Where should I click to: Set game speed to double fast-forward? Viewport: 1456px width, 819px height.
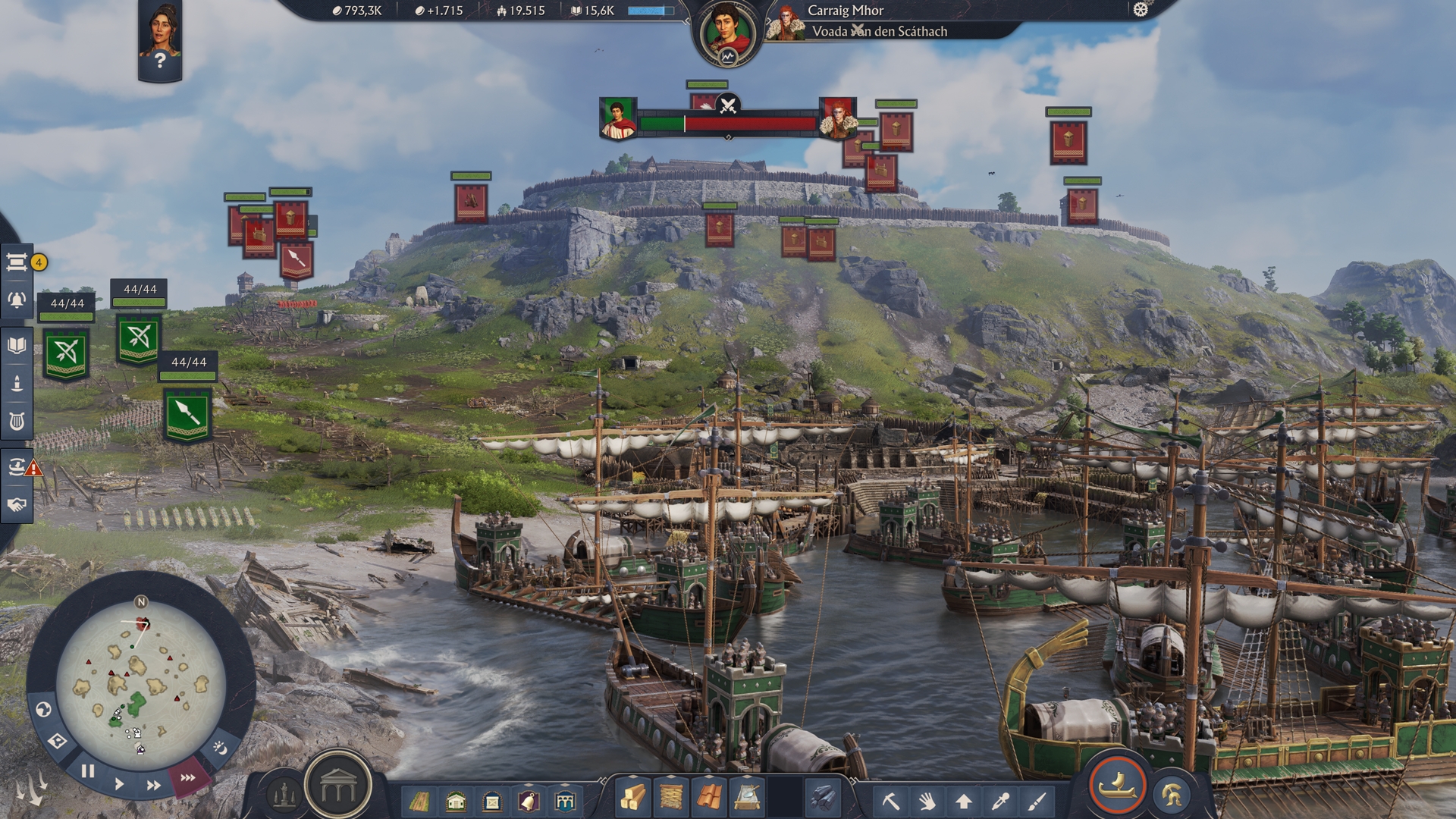(x=153, y=785)
